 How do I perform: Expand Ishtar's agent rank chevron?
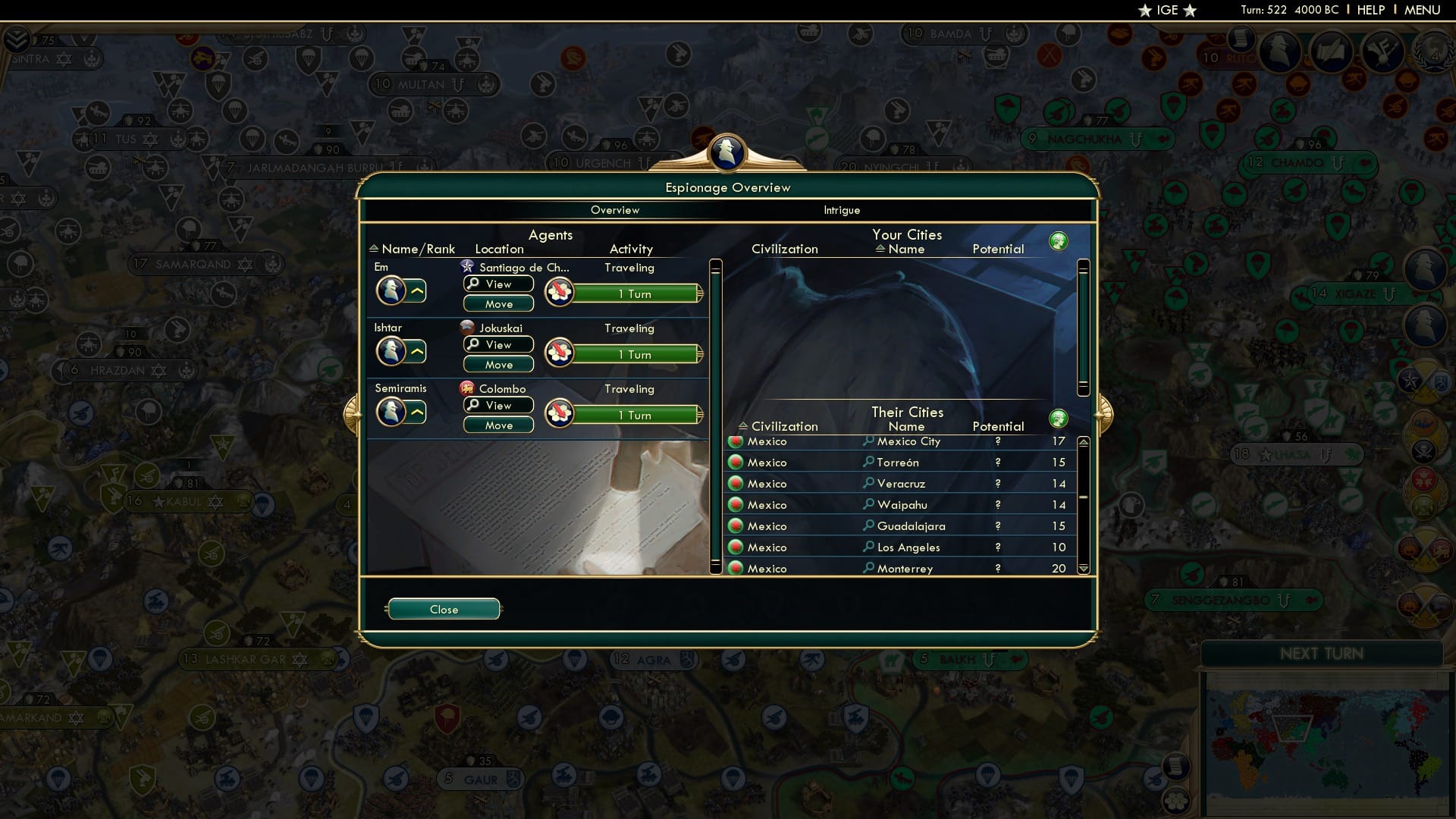pyautogui.click(x=419, y=351)
